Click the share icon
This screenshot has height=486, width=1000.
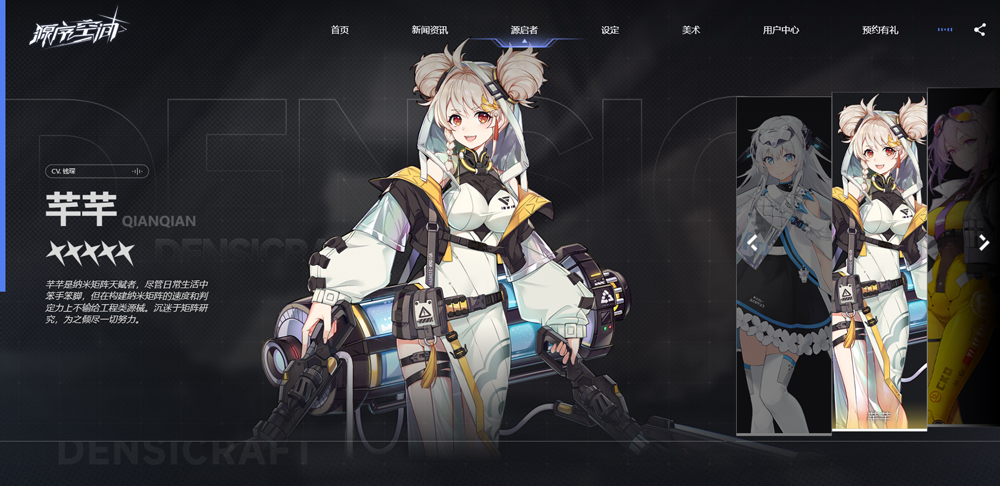(979, 30)
